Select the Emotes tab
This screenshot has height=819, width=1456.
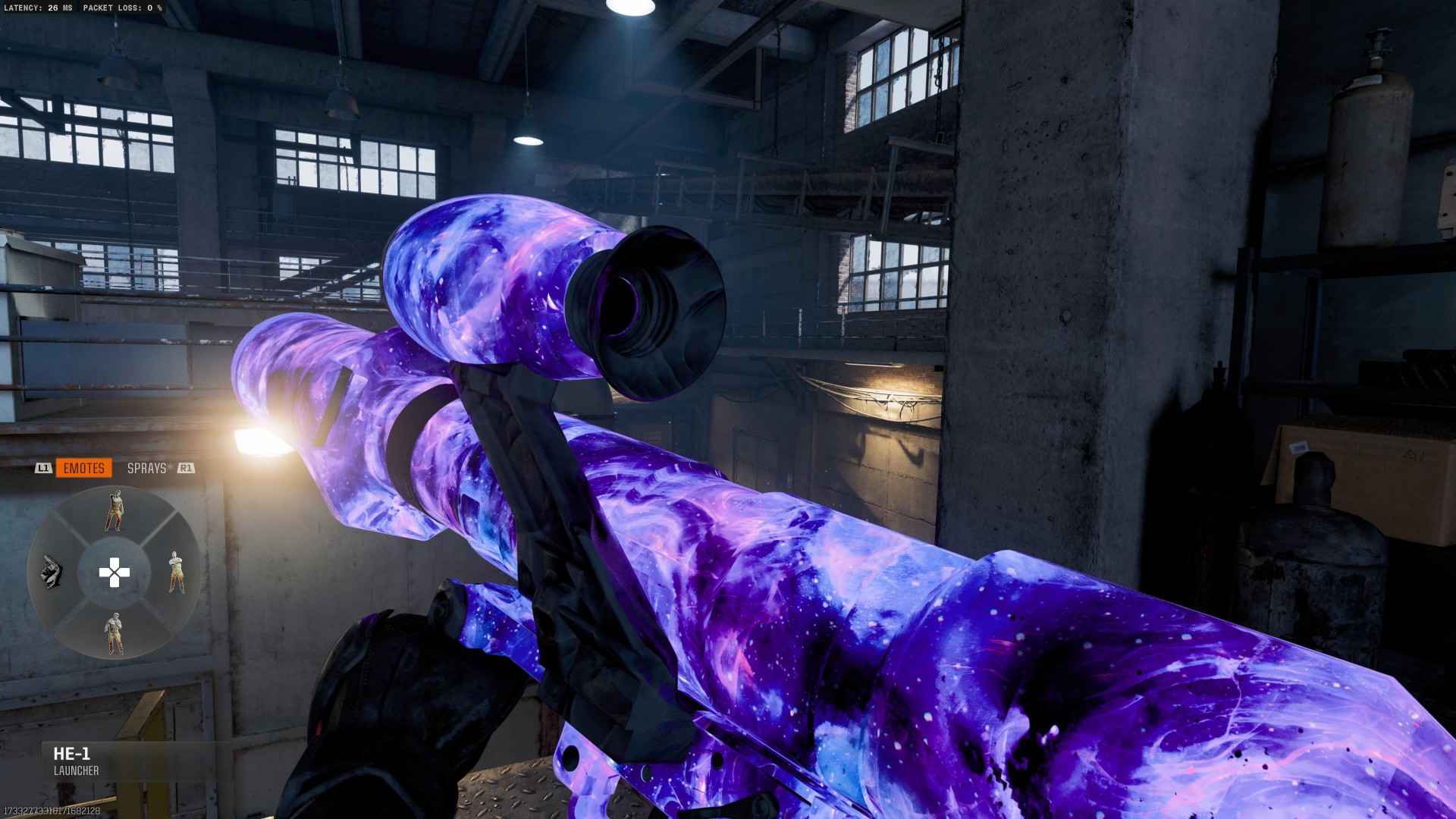click(83, 468)
